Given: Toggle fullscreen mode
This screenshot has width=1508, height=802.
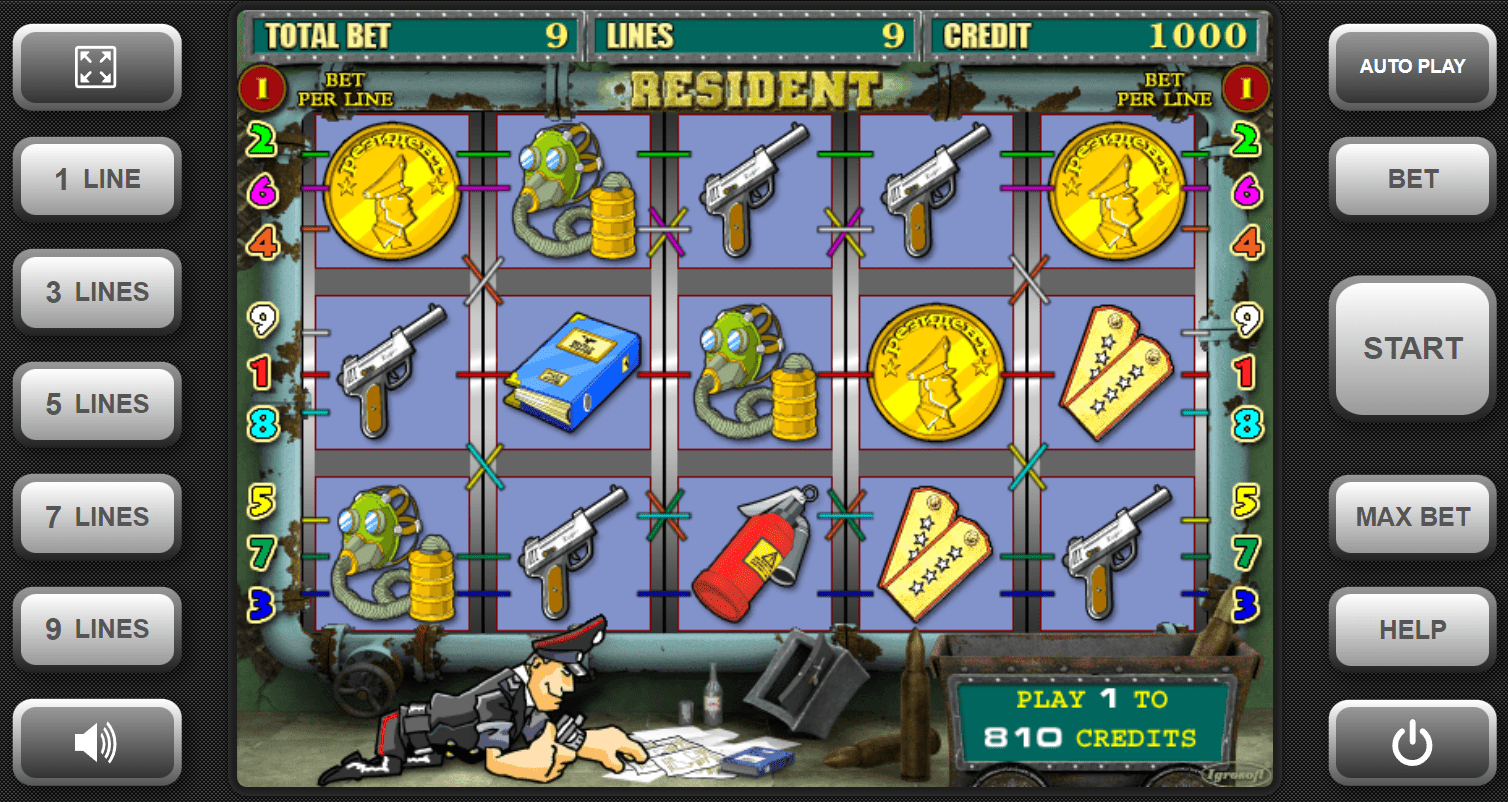Looking at the screenshot, I should (96, 67).
